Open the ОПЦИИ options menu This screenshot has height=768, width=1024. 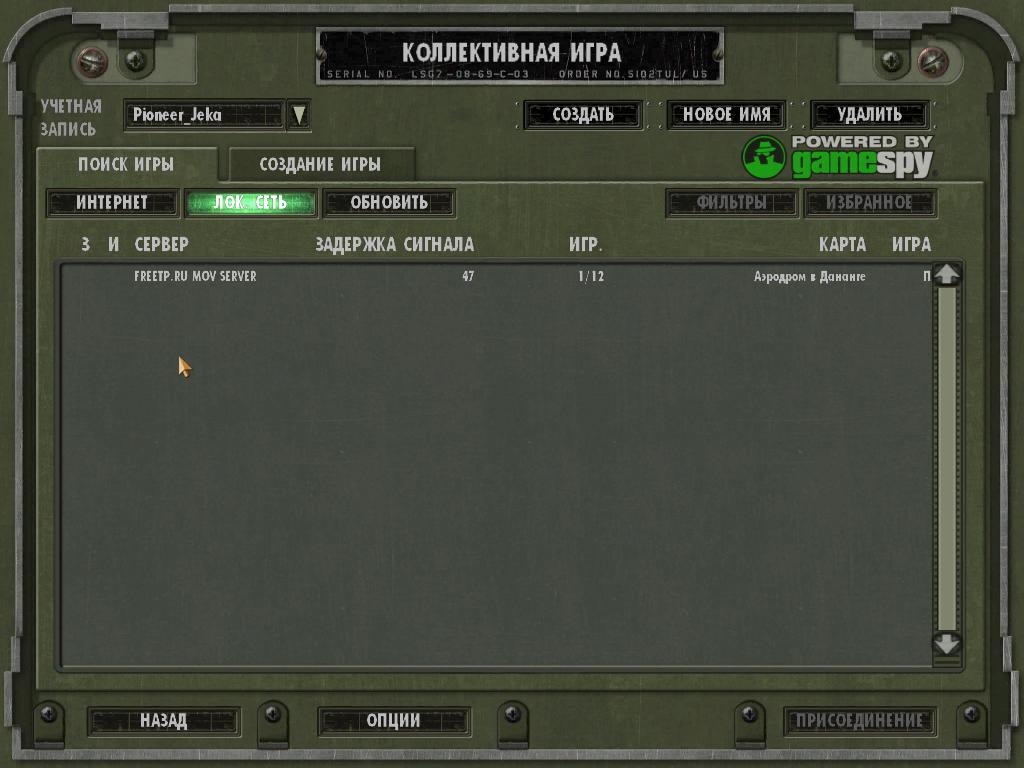pyautogui.click(x=394, y=720)
